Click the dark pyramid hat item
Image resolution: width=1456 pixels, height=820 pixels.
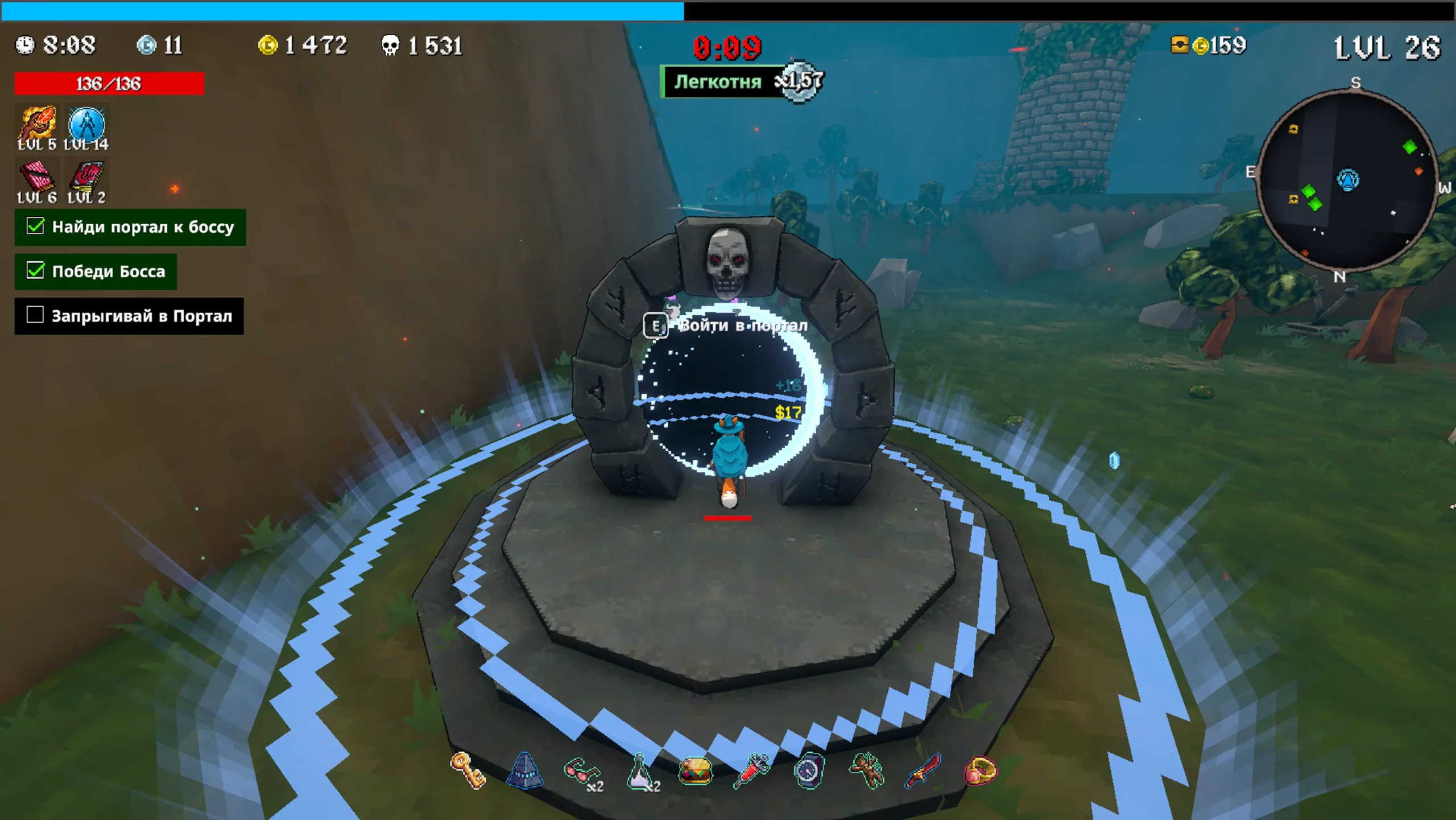pyautogui.click(x=524, y=770)
